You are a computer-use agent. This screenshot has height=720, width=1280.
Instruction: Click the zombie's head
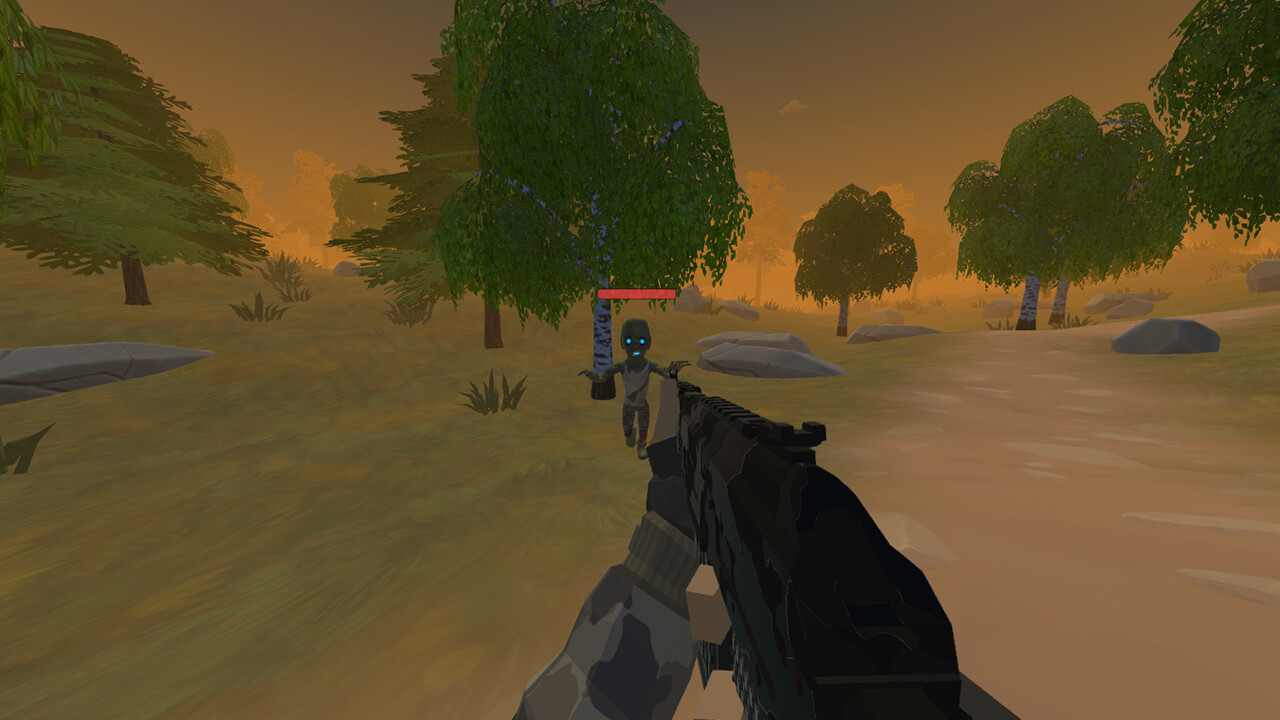(x=636, y=335)
